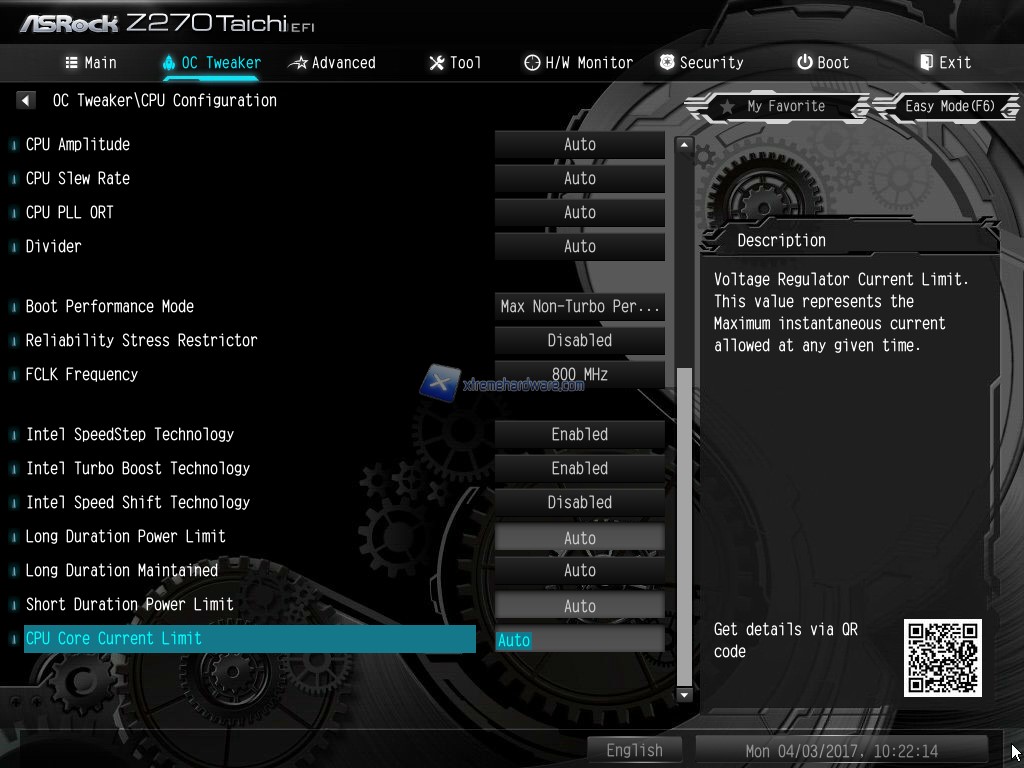This screenshot has height=768, width=1024.
Task: Toggle Reliability Stress Restrictor setting
Action: (579, 341)
